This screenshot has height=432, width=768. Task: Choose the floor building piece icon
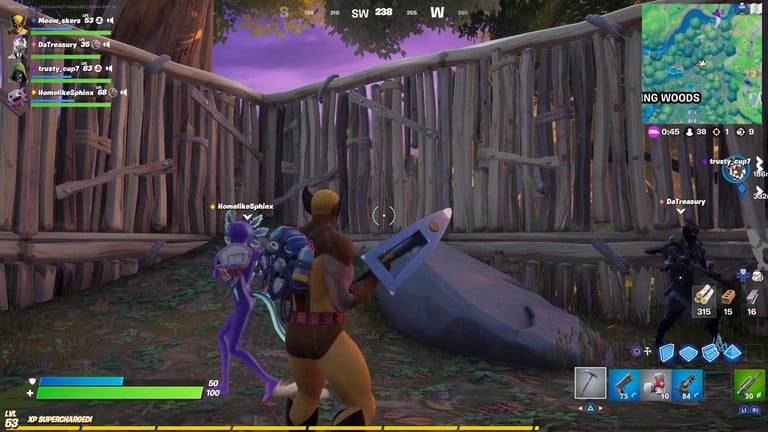coord(688,352)
